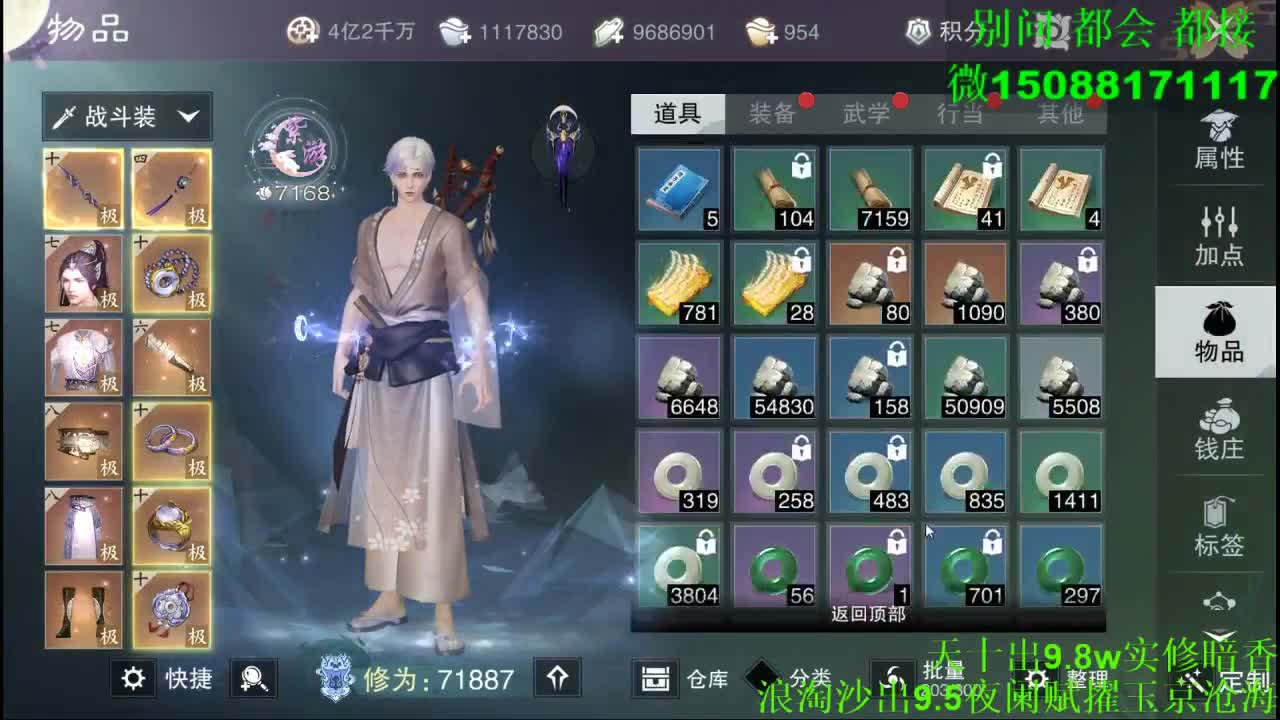The width and height of the screenshot is (1280, 720).
Task: Click the magnifier appearance-inspect icon
Action: (254, 679)
